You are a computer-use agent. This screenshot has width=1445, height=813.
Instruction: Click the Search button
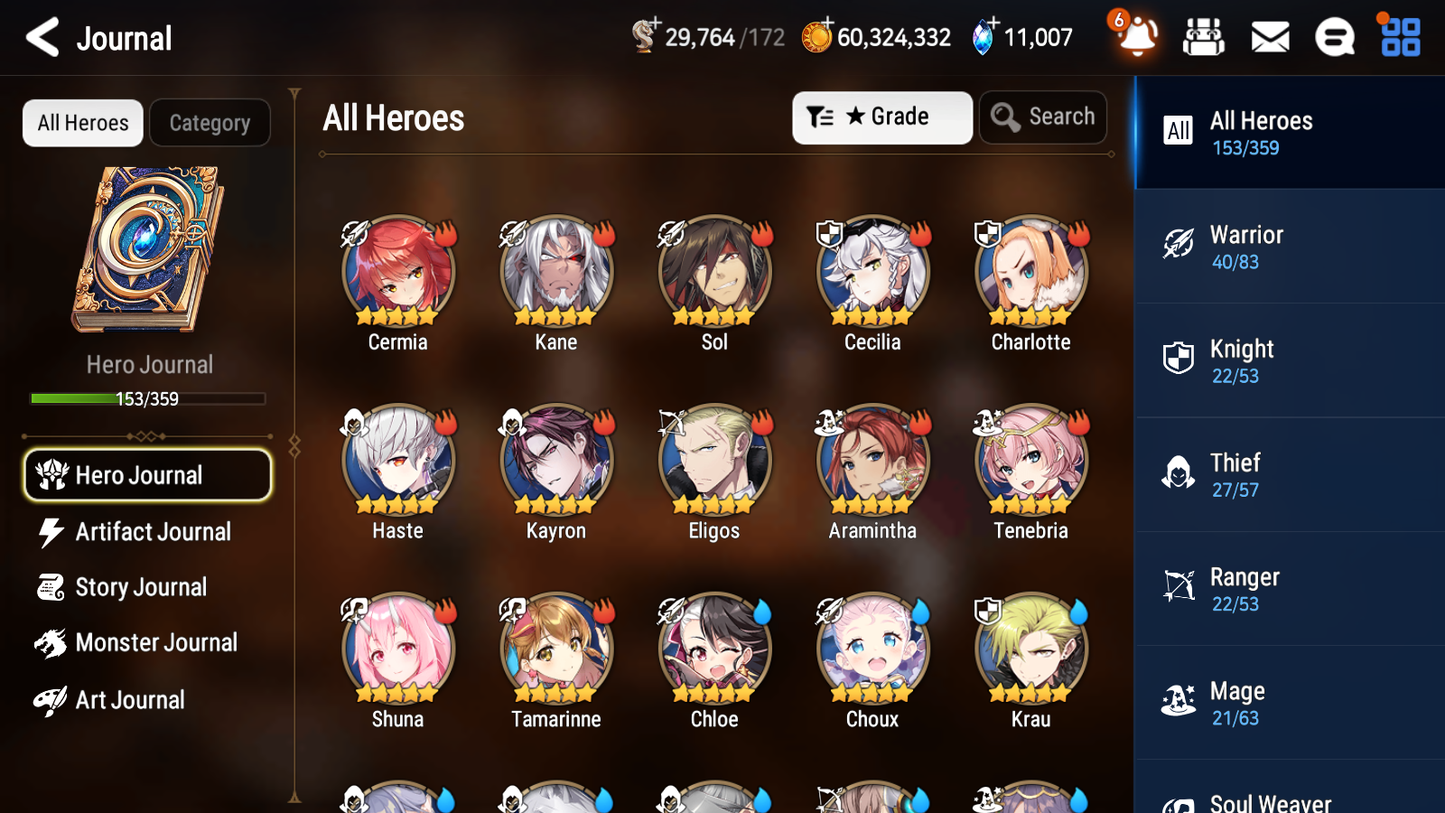(x=1043, y=117)
